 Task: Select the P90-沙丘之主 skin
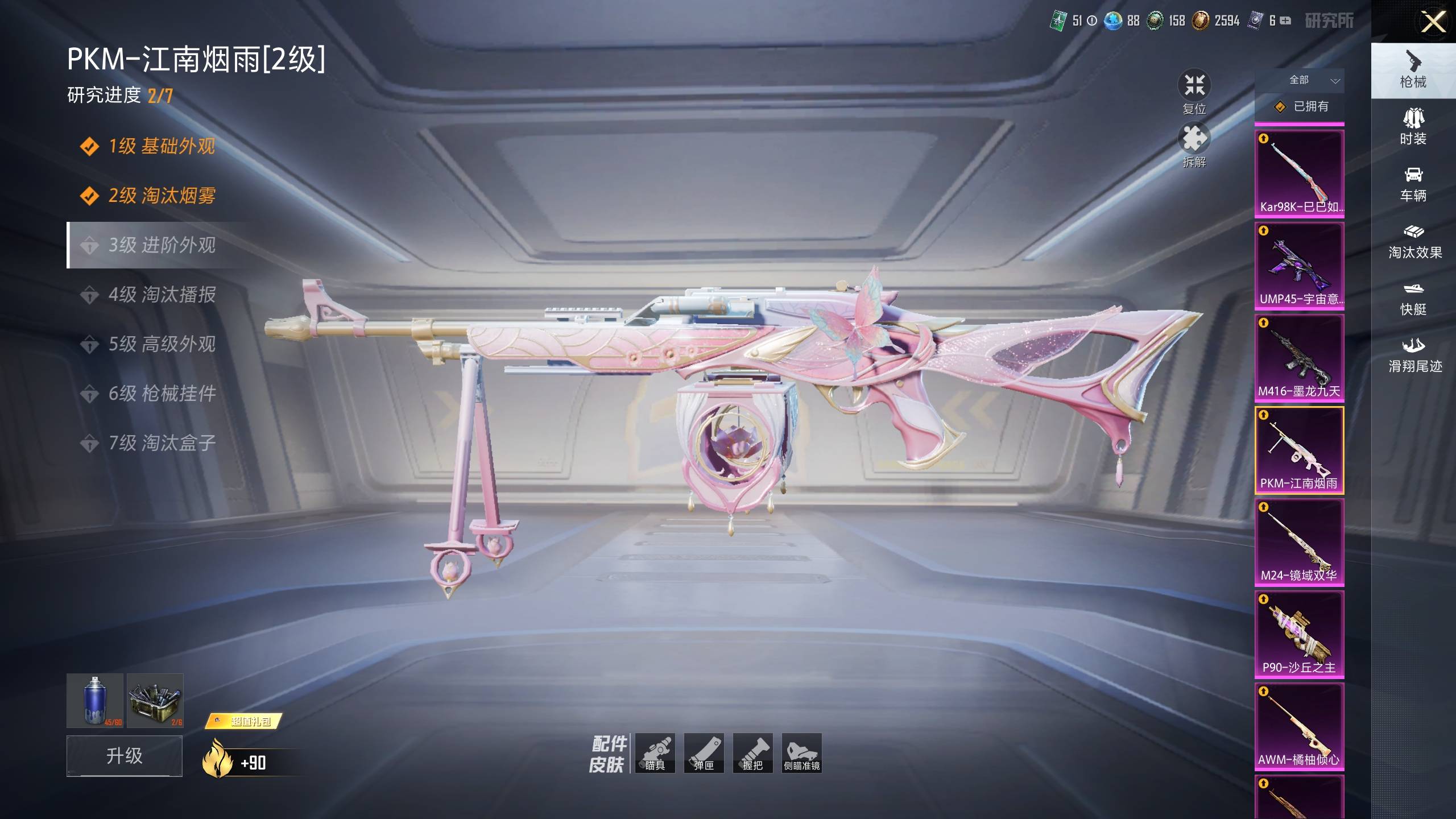point(1299,635)
